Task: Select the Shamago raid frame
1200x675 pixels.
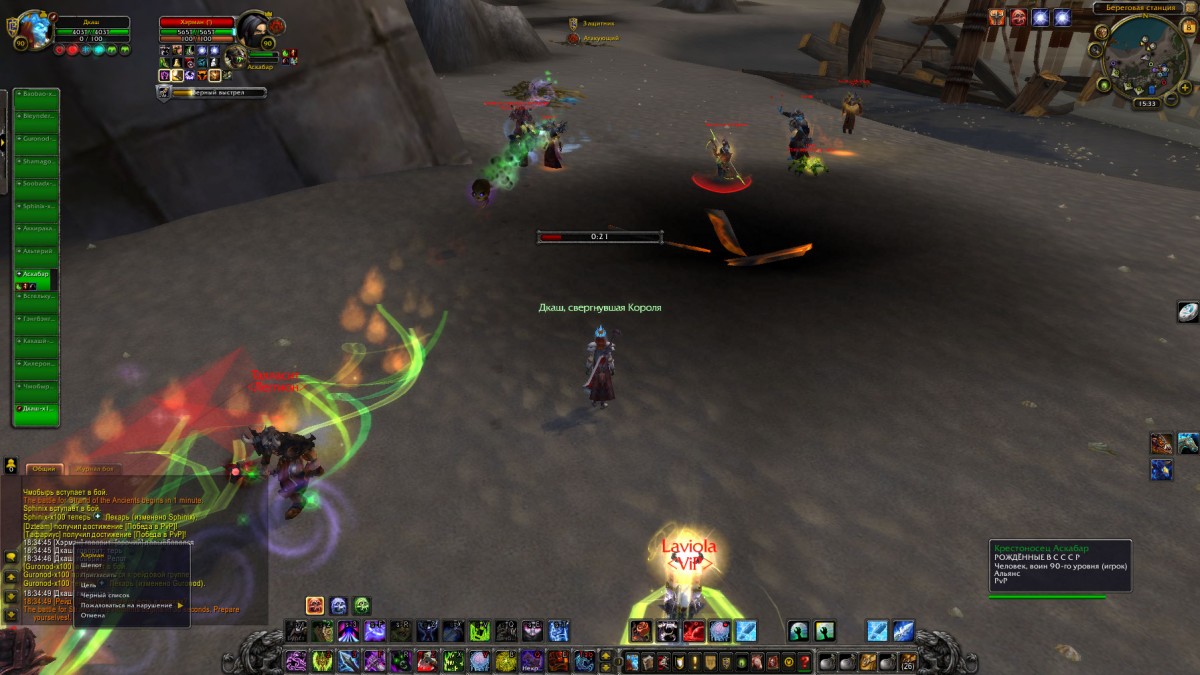Action: click(x=36, y=162)
